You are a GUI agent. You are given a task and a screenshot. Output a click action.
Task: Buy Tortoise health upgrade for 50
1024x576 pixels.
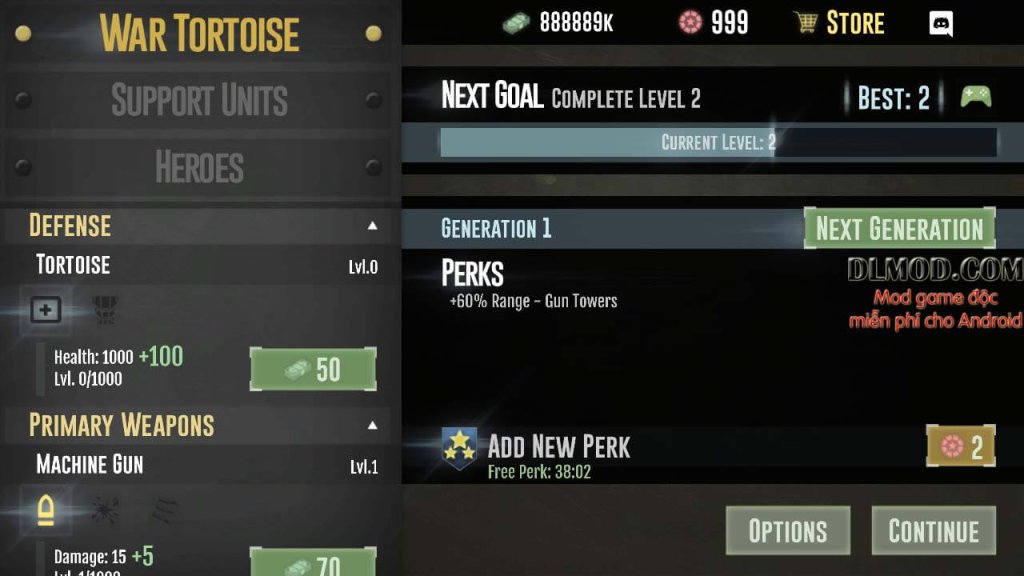click(x=313, y=369)
